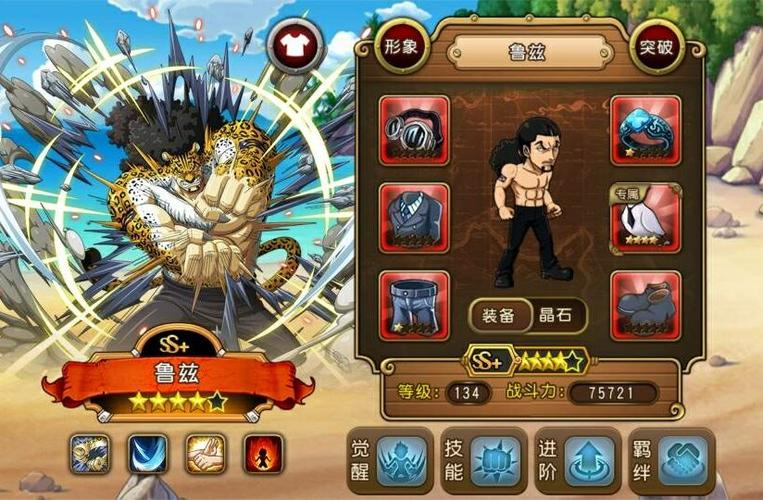View the leopard claw skill icon

[90, 453]
